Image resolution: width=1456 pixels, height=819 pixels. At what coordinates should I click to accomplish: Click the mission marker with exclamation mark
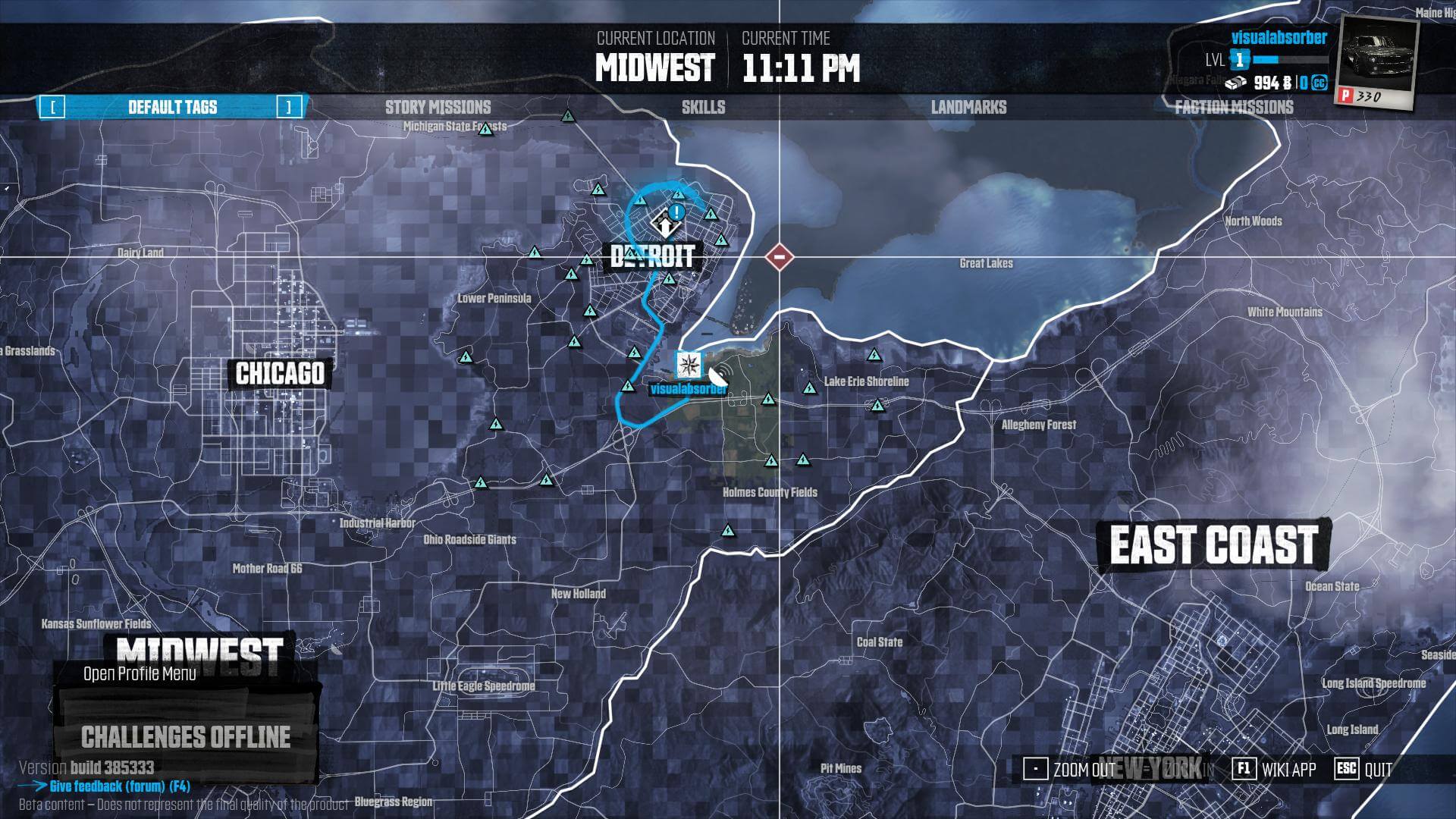tap(677, 212)
